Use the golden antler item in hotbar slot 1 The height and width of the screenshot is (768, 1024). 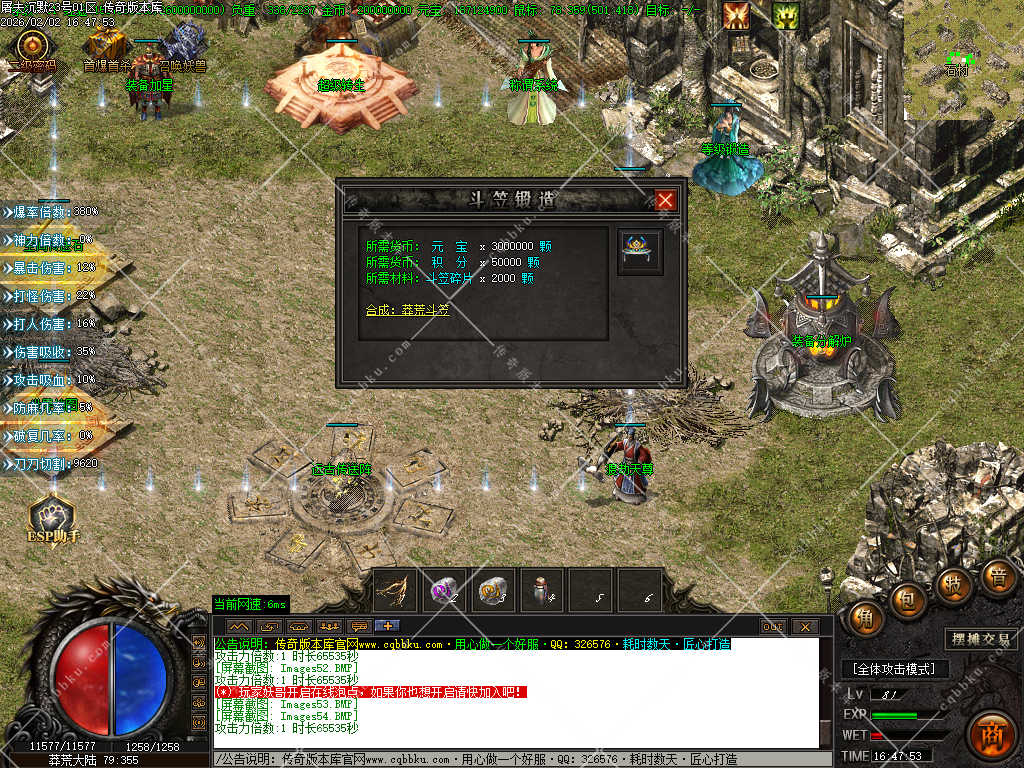396,590
